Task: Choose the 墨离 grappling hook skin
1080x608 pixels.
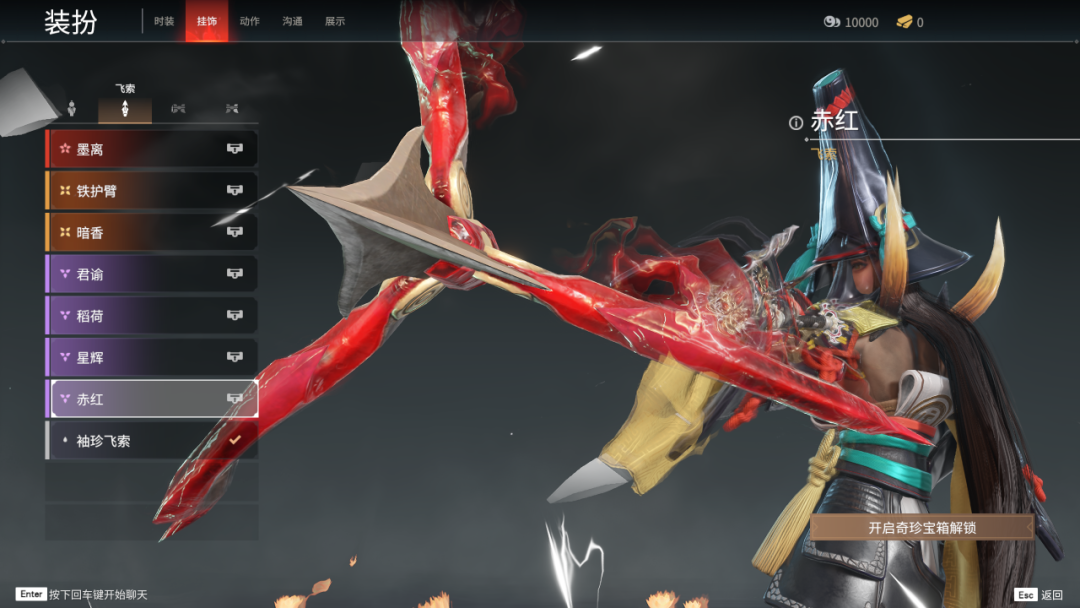Action: (152, 149)
